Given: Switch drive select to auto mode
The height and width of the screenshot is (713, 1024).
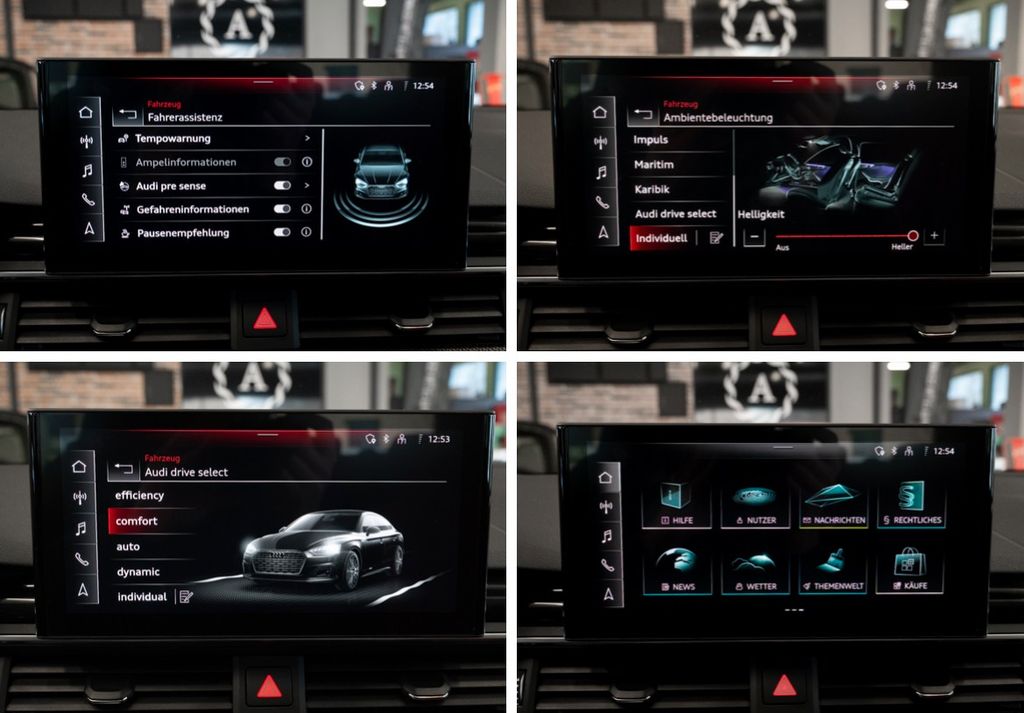Looking at the screenshot, I should (x=150, y=547).
